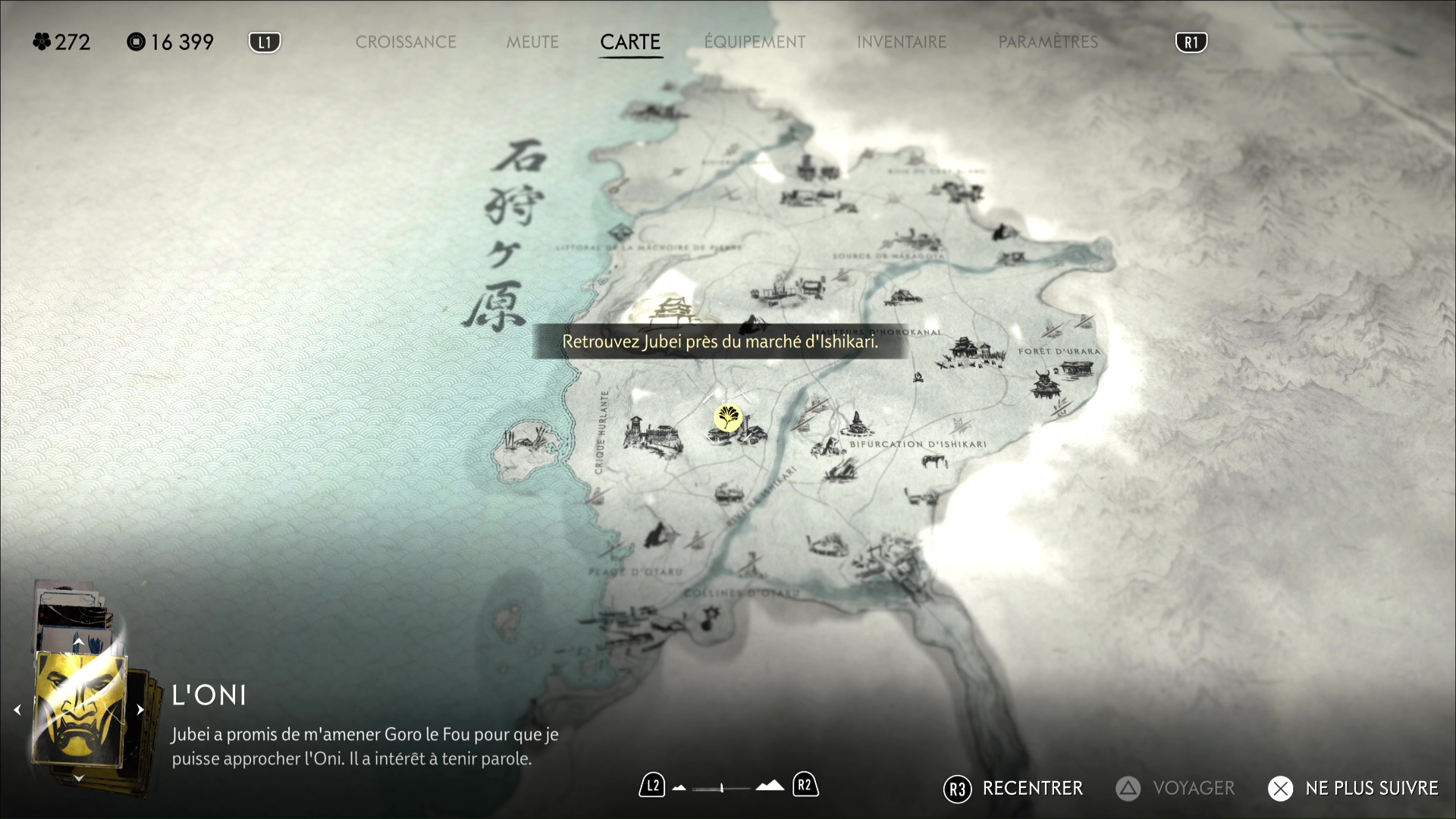Switch to the Croissance tab
1456x819 pixels.
tap(406, 42)
